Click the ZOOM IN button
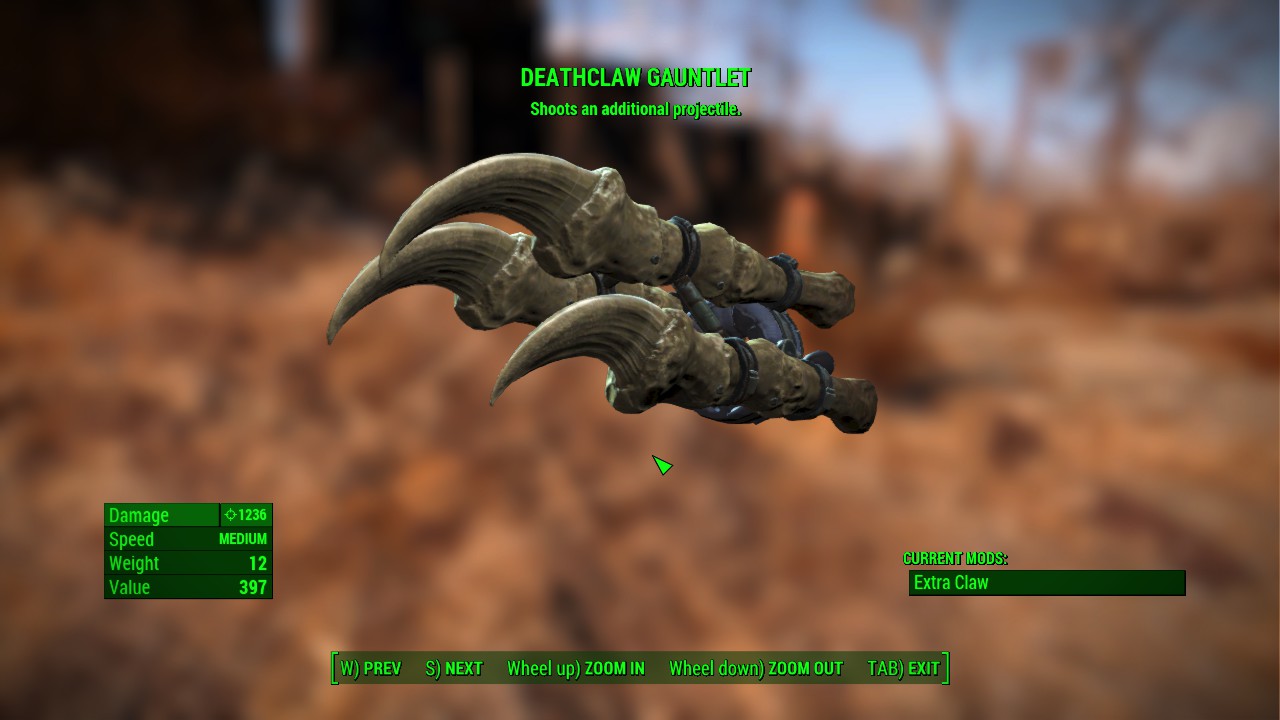This screenshot has height=720, width=1280. (575, 668)
